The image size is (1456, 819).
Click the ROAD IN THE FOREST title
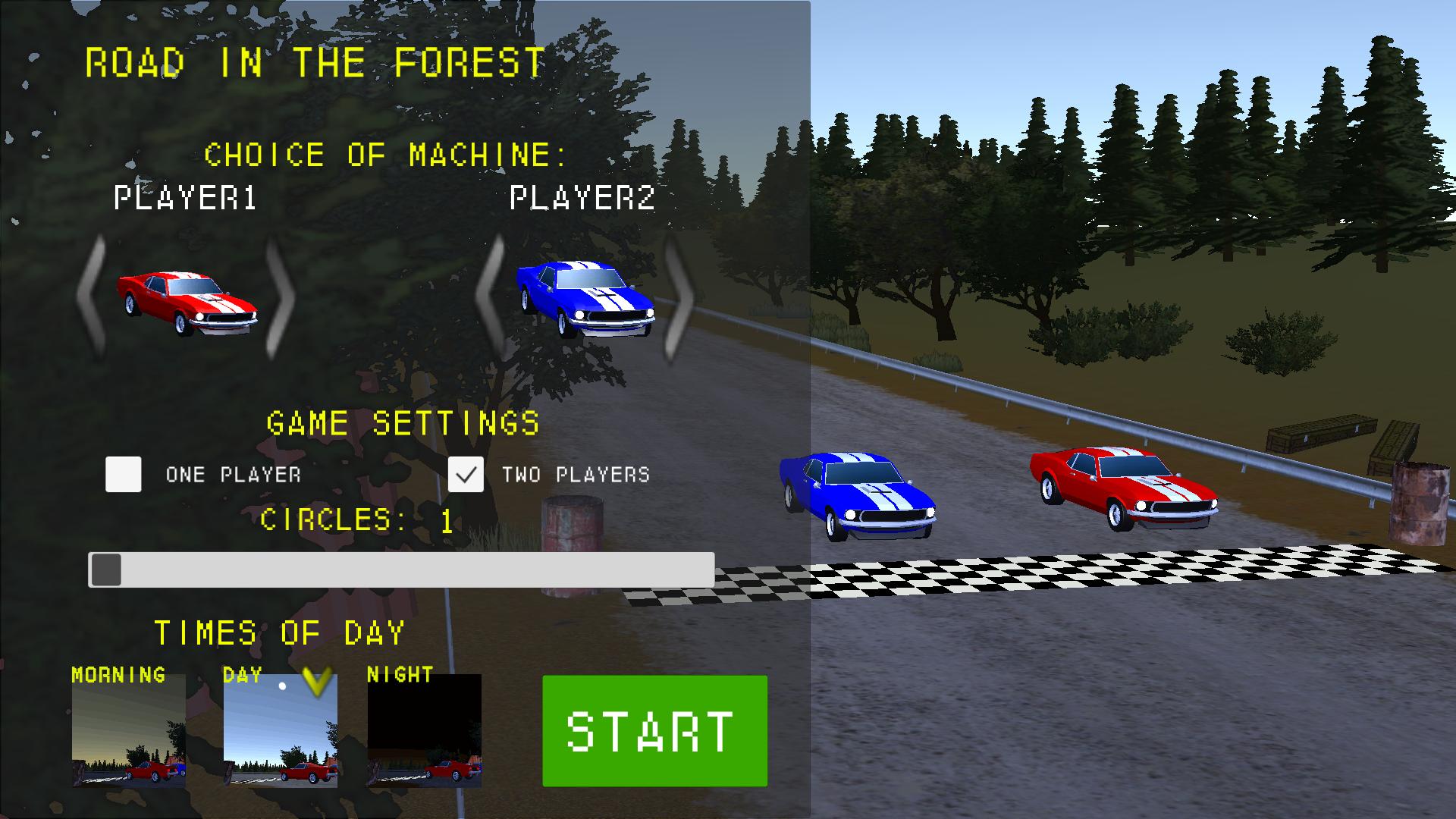[x=314, y=61]
